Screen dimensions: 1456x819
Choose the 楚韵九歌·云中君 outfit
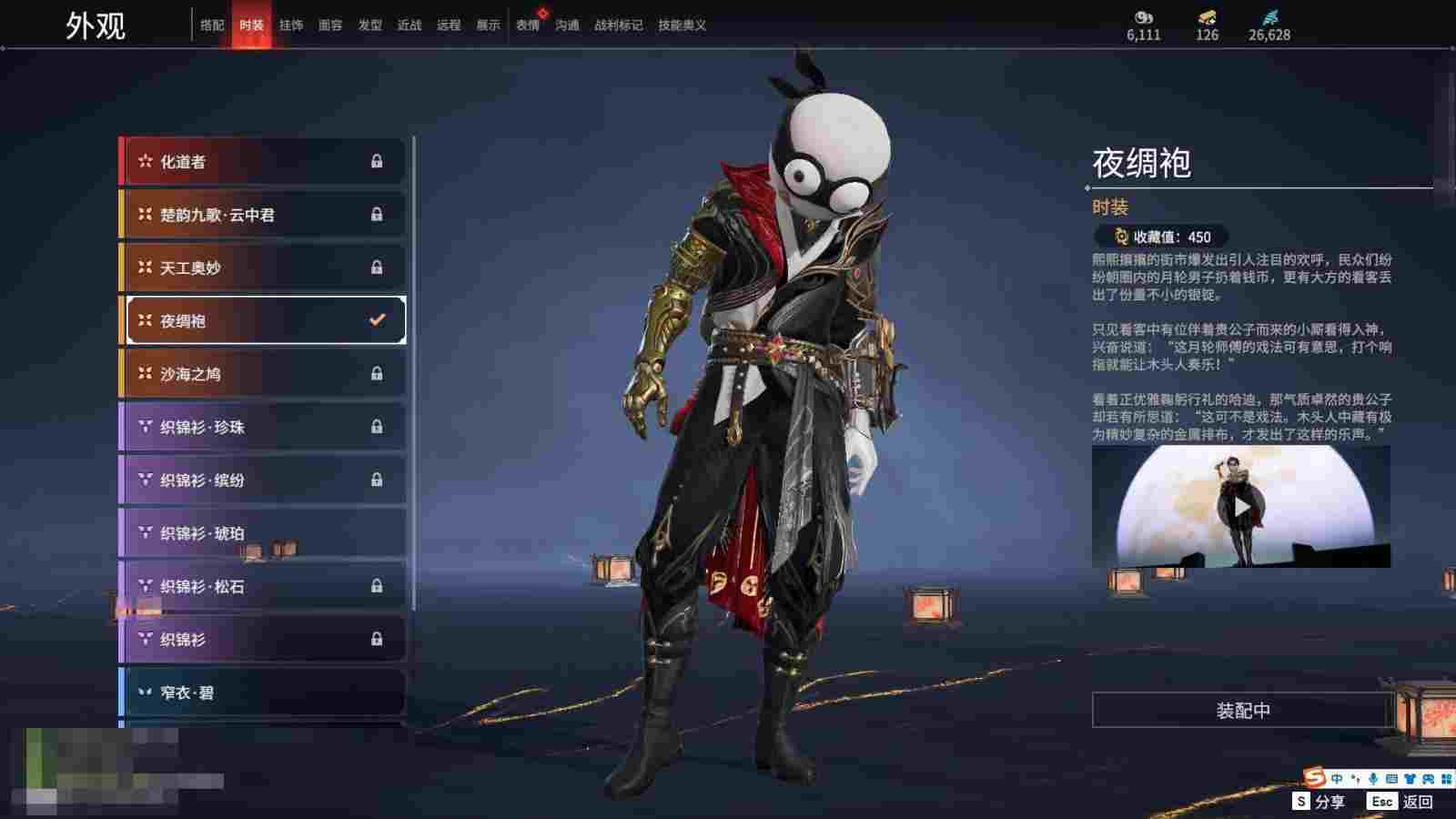tap(262, 215)
